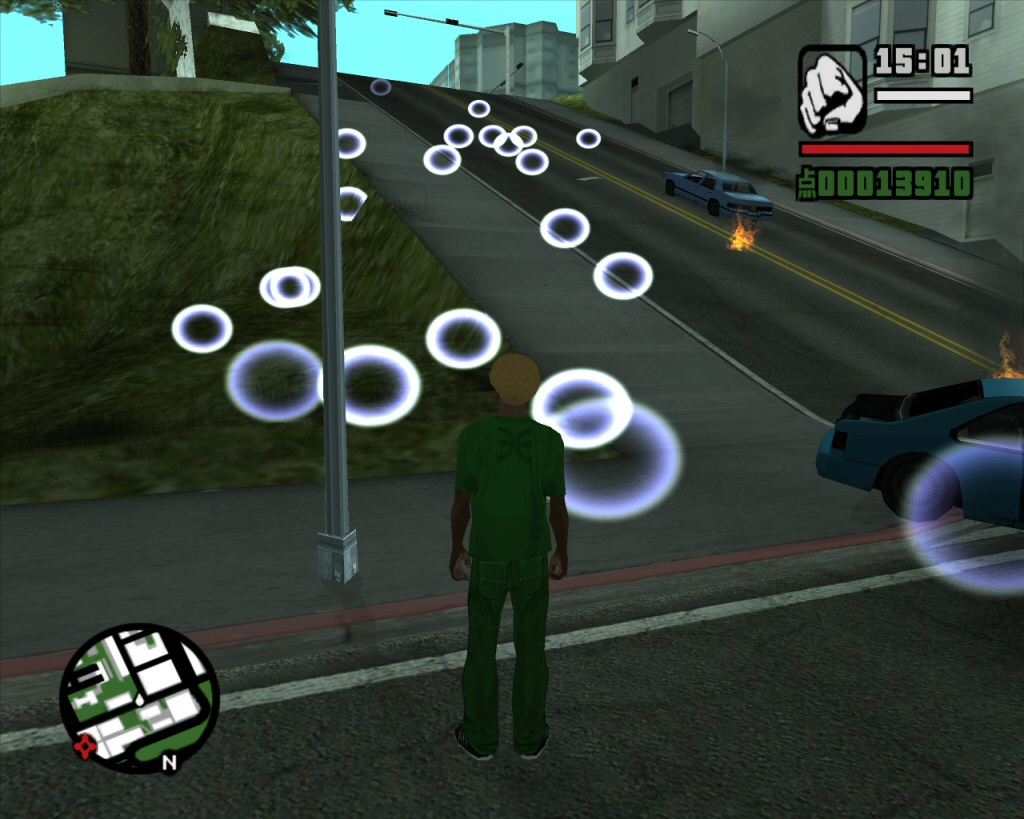Screen dimensions: 1024x819
Task: Open the circular radar minimap
Action: [138, 698]
